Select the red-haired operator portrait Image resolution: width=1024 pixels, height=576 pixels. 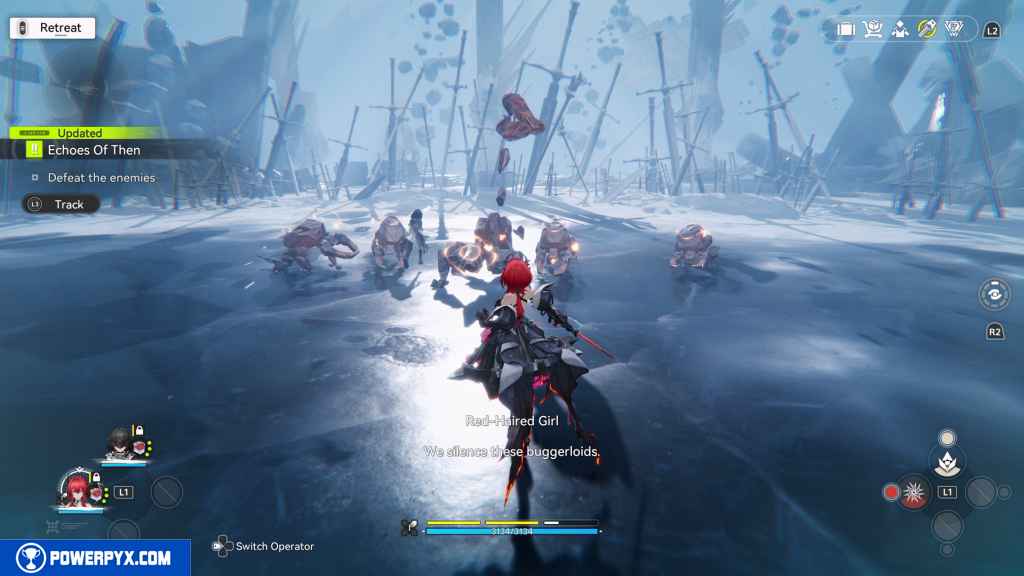pyautogui.click(x=75, y=489)
